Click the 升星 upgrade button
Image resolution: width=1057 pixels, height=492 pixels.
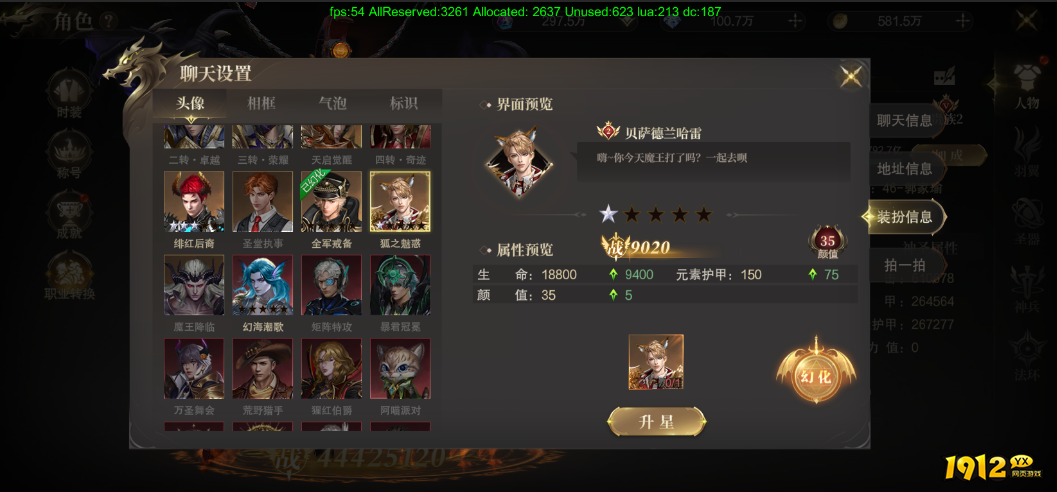(x=657, y=422)
